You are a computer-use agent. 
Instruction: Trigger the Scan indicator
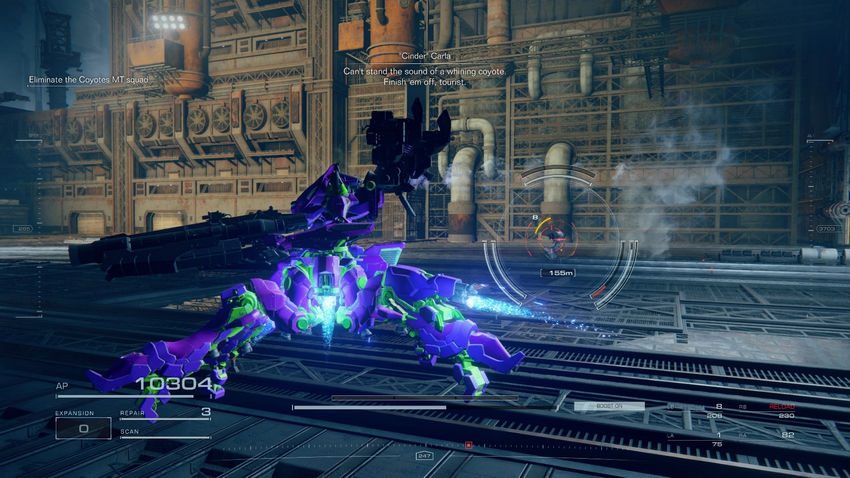(165, 433)
